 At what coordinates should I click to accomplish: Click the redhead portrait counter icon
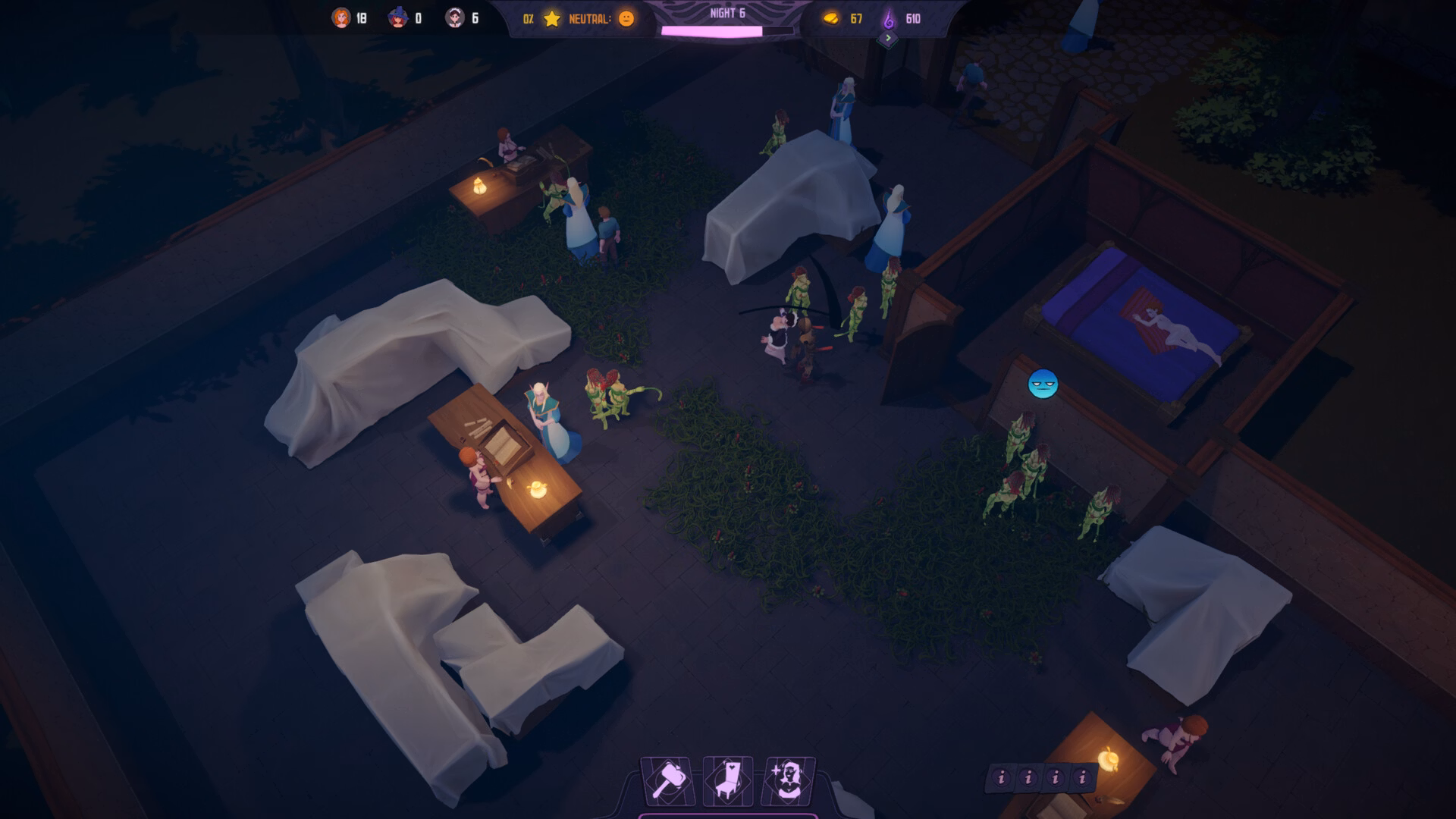(x=341, y=18)
